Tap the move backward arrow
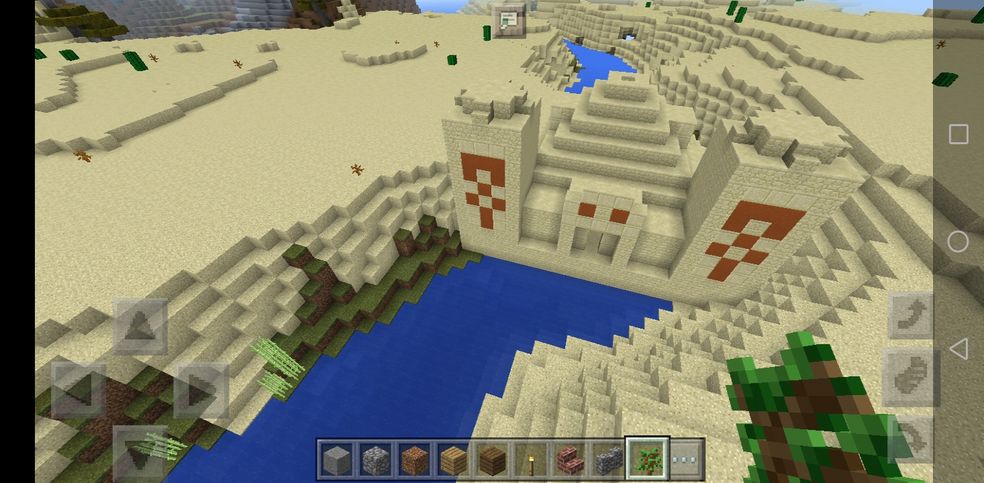Screen dimensions: 984x483 point(140,452)
